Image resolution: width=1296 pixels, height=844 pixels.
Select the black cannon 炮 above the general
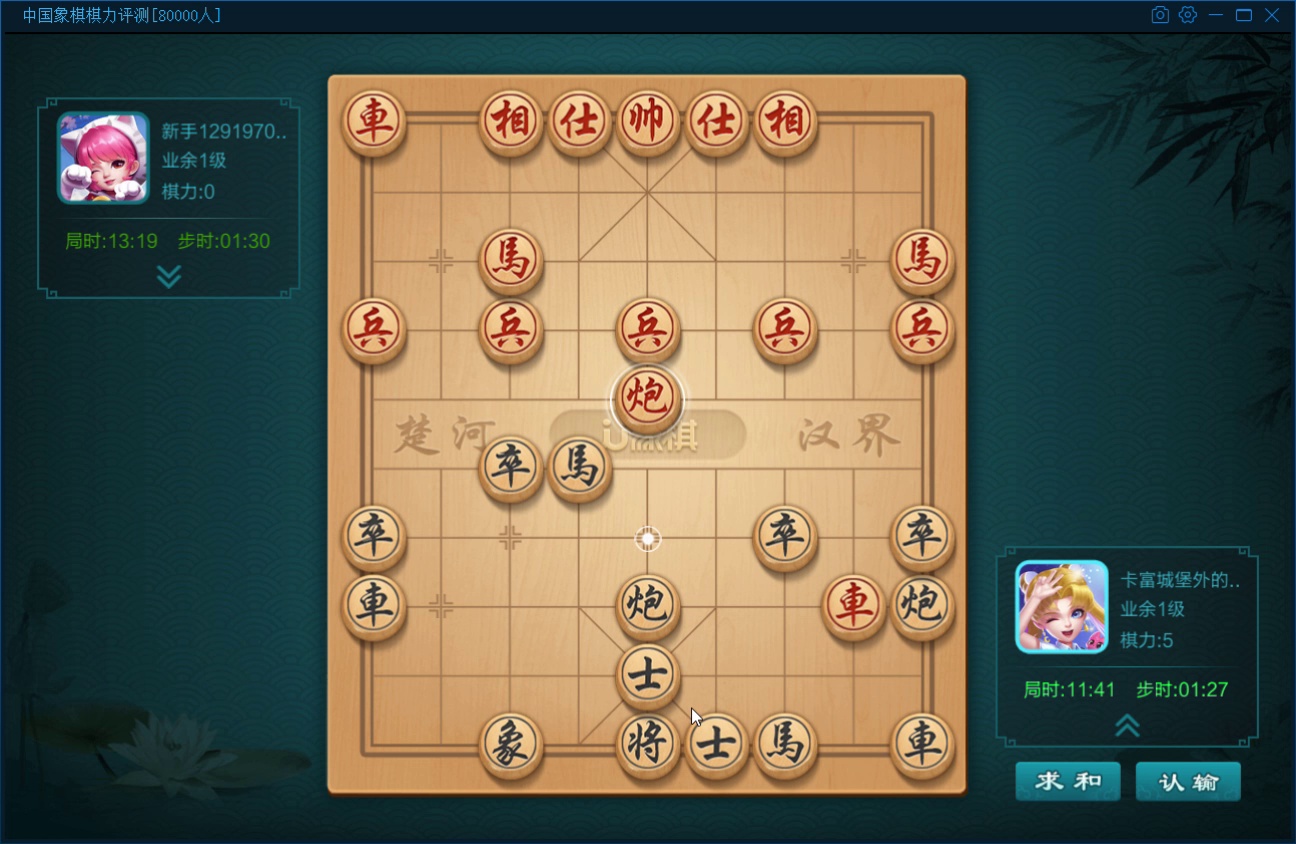click(x=647, y=605)
